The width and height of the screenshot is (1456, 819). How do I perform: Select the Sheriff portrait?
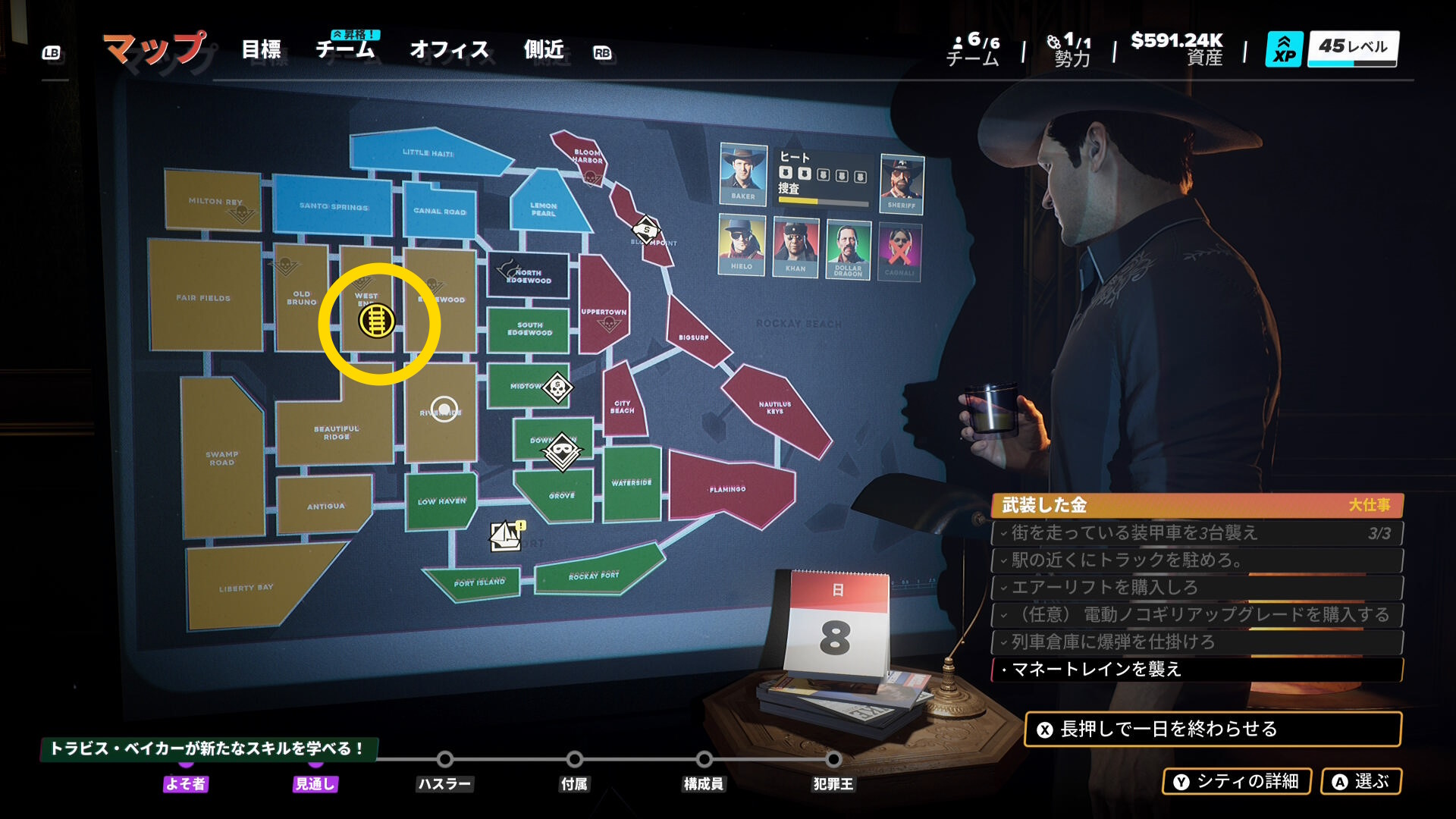tap(902, 183)
